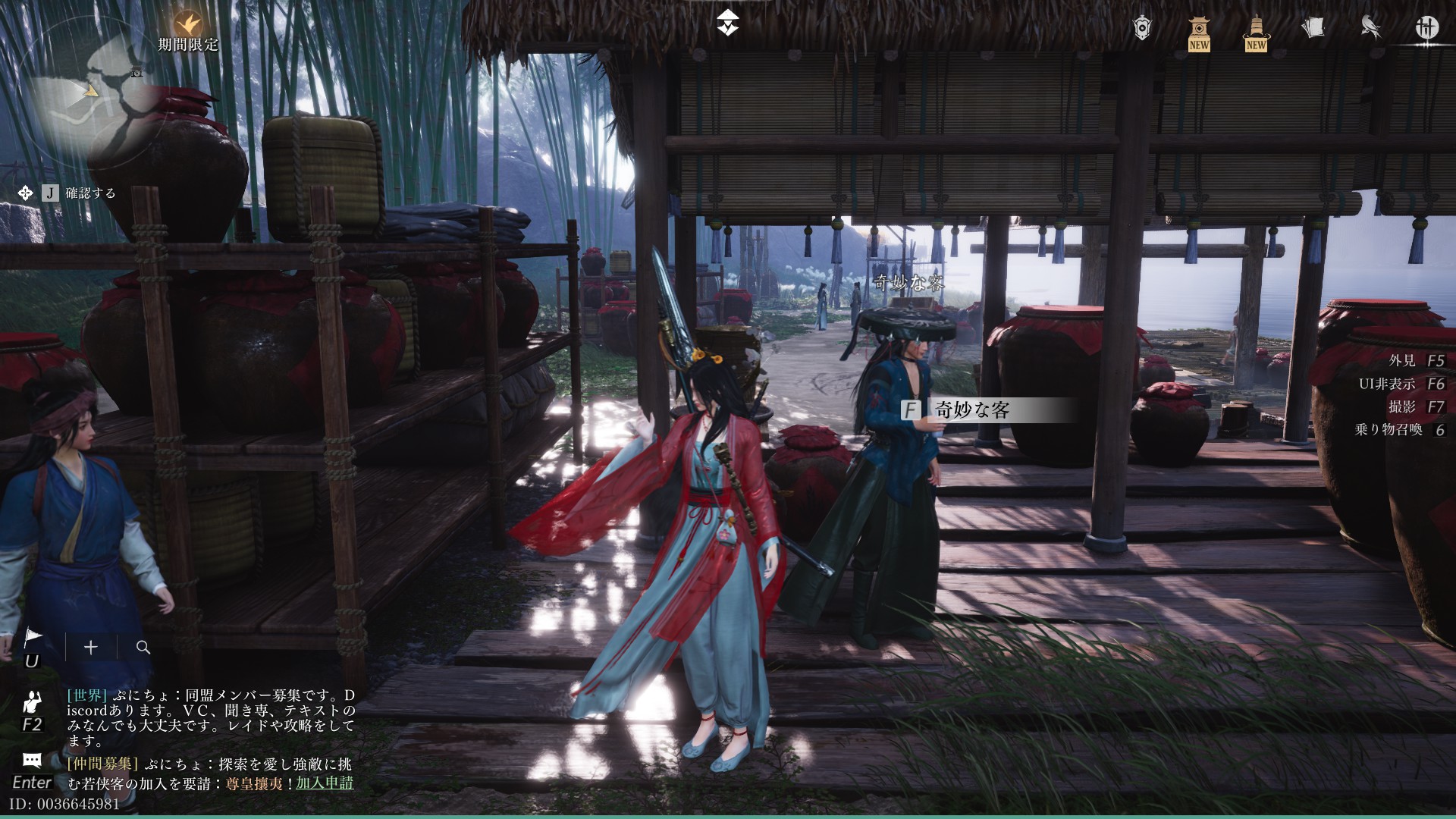The image size is (1456, 819).
Task: Open the 期間限定 limited-time event icon
Action: [187, 25]
